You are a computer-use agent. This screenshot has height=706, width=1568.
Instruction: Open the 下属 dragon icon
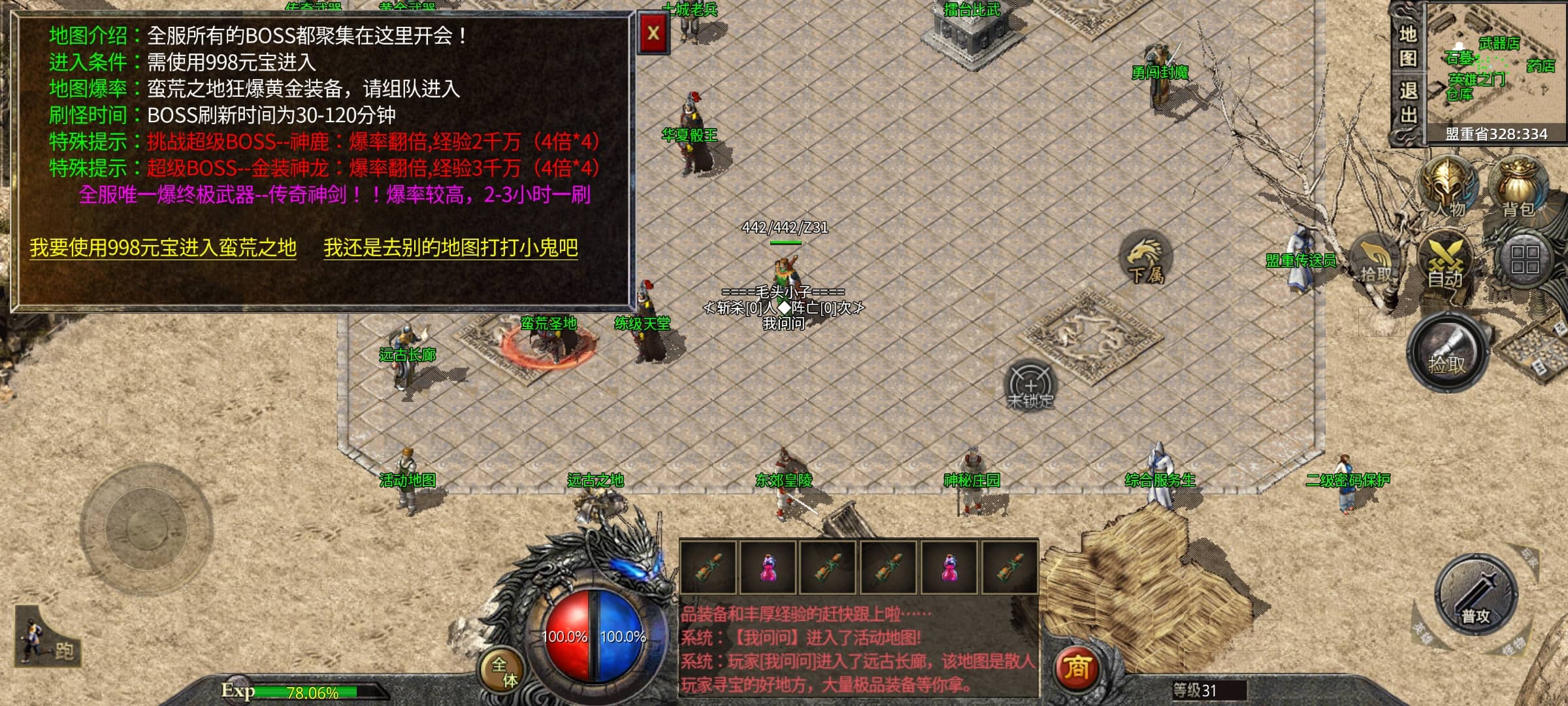(1146, 258)
